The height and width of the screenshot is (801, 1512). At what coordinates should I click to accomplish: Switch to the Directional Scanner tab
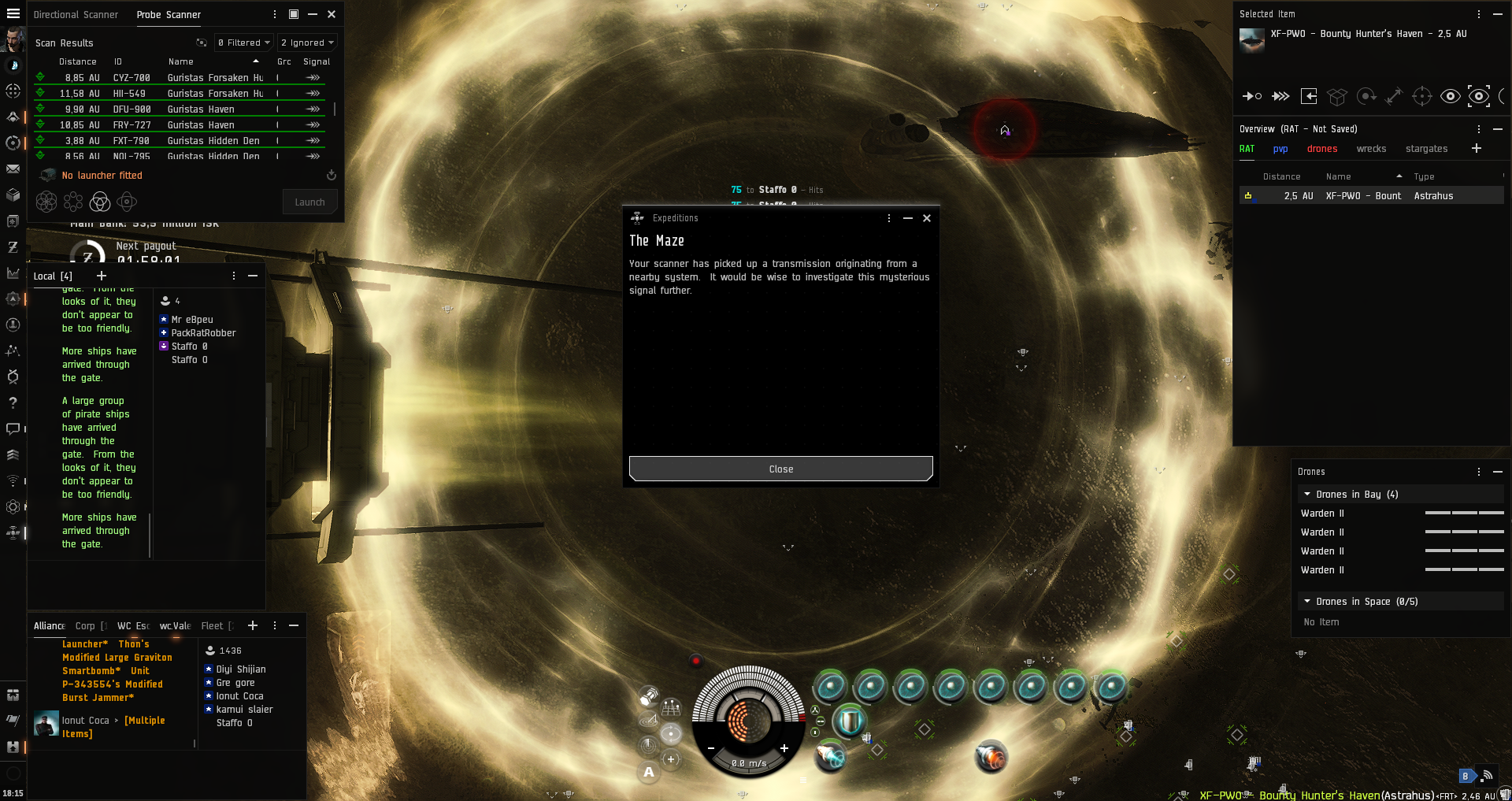76,14
